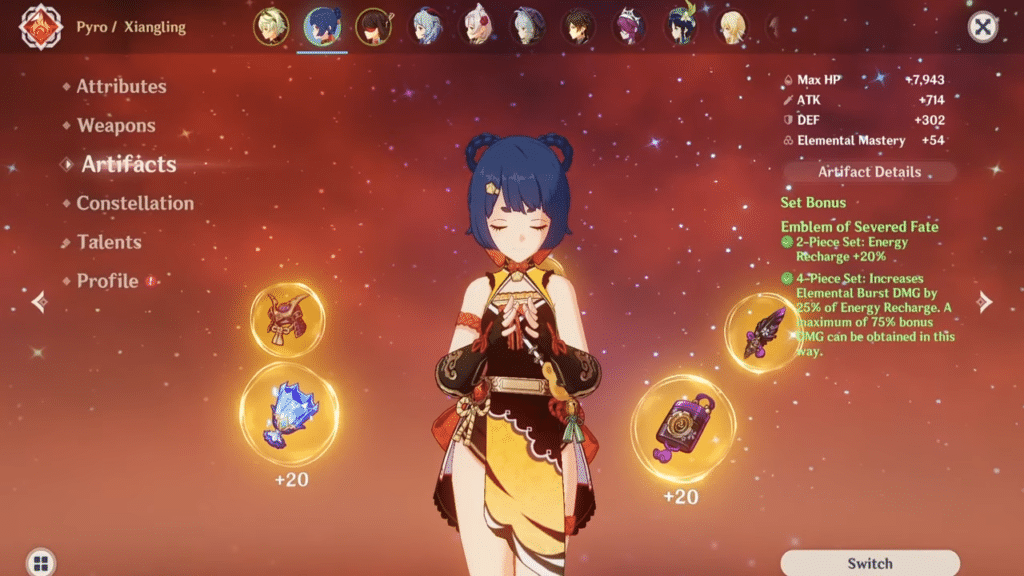Click the Artifact Details button
1024x576 pixels.
click(869, 172)
